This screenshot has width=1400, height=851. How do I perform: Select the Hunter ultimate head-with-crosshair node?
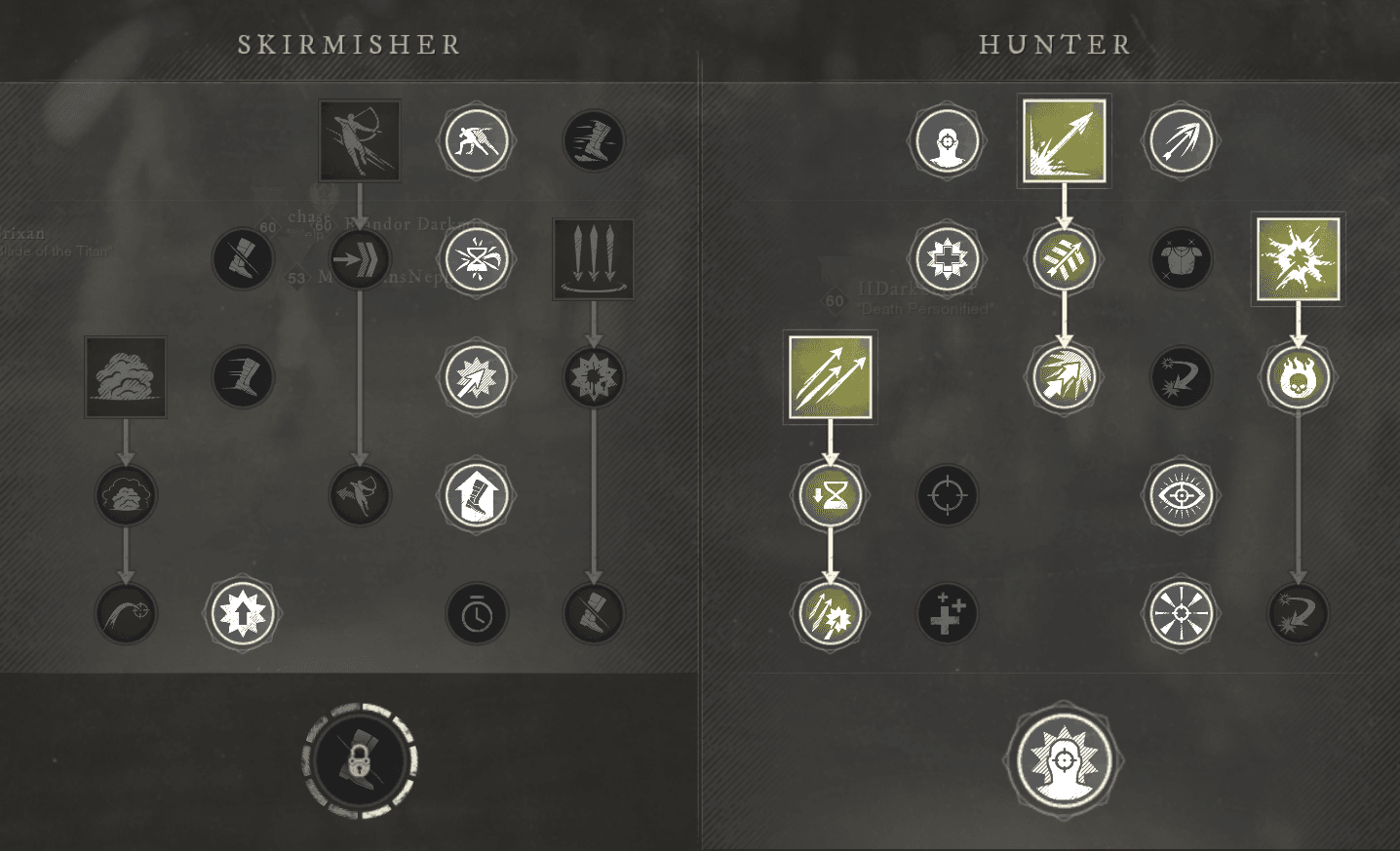(x=1064, y=763)
